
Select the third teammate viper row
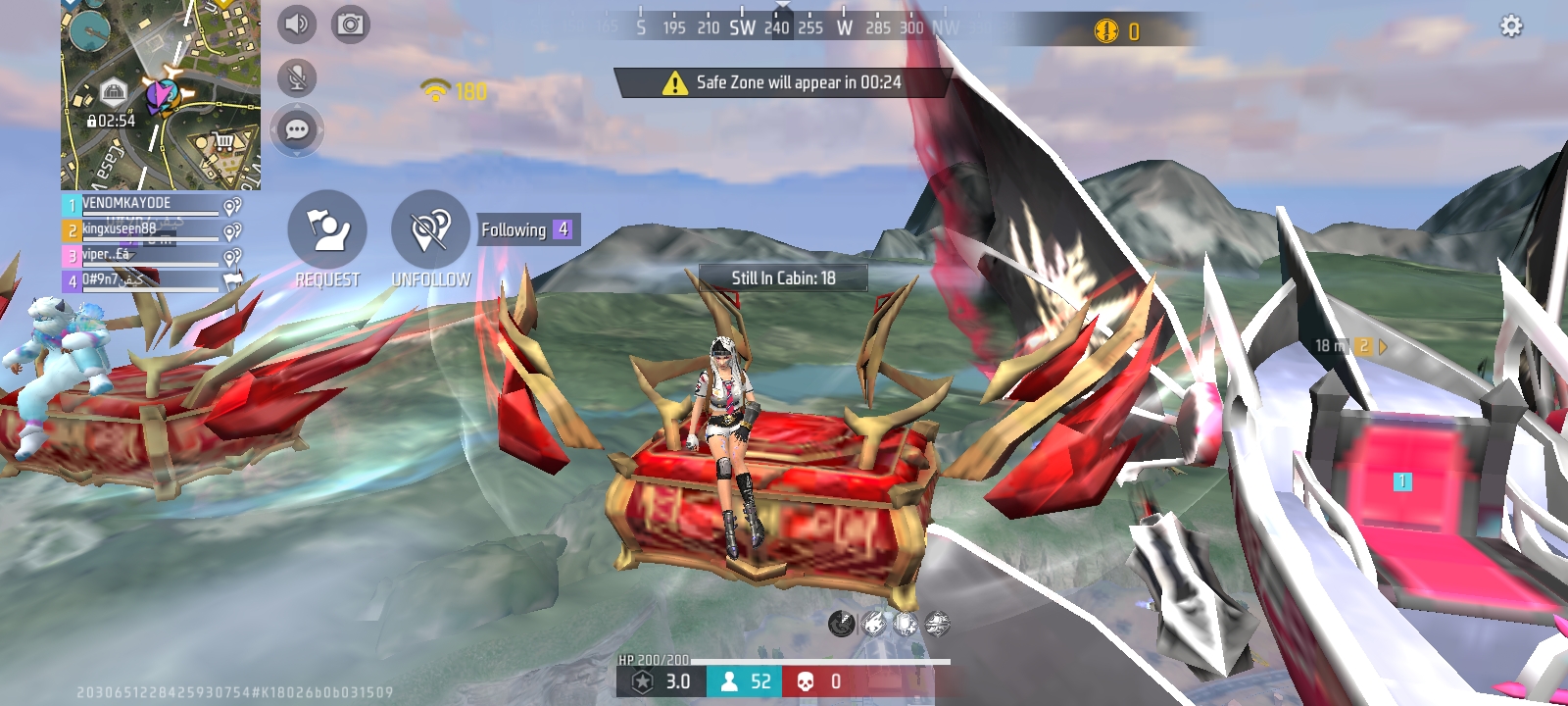tap(147, 256)
